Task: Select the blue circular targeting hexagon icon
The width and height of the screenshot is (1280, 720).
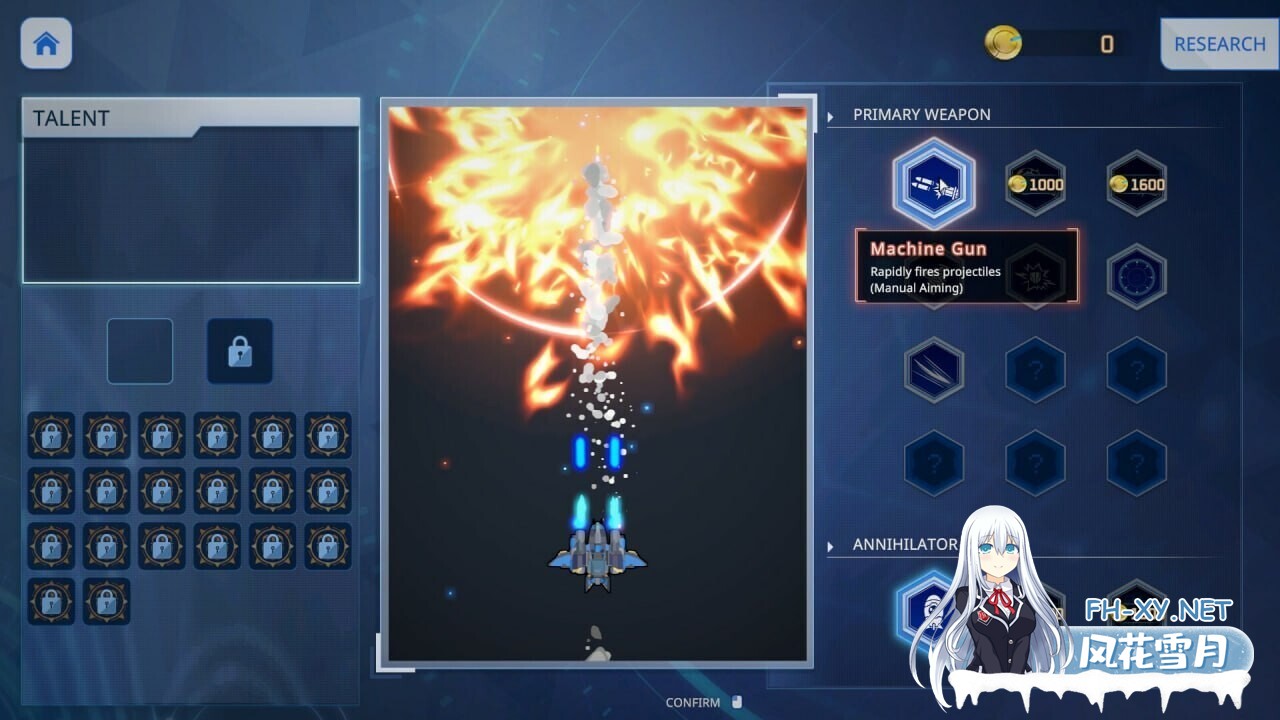Action: (x=1135, y=277)
